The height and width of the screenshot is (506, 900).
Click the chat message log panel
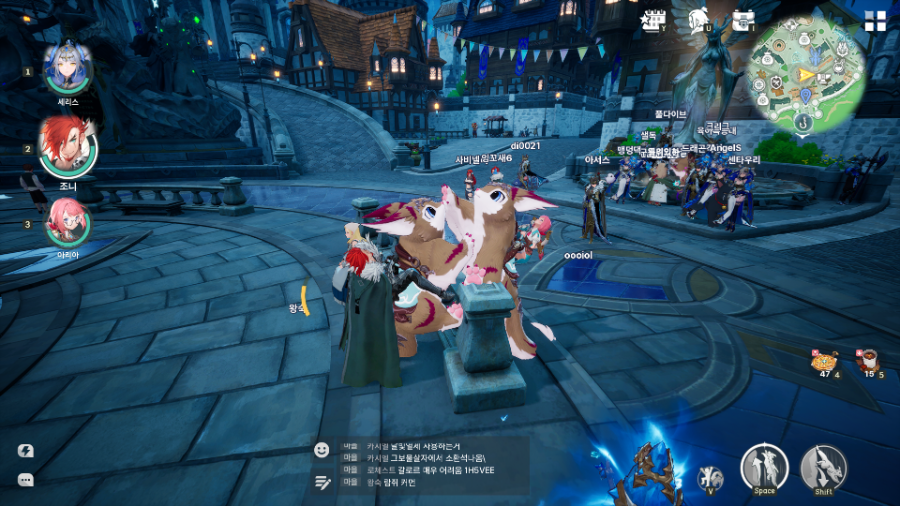coord(430,465)
